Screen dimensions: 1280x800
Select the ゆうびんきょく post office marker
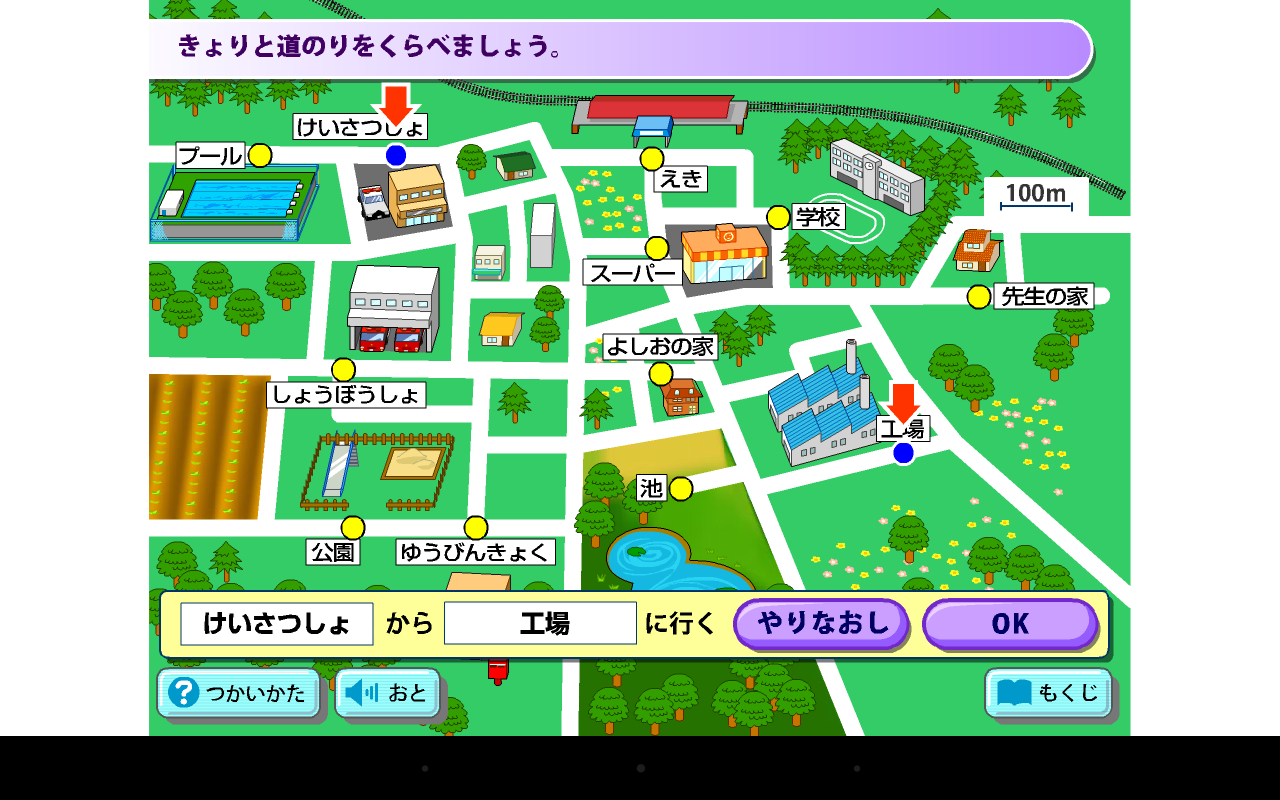pos(475,528)
